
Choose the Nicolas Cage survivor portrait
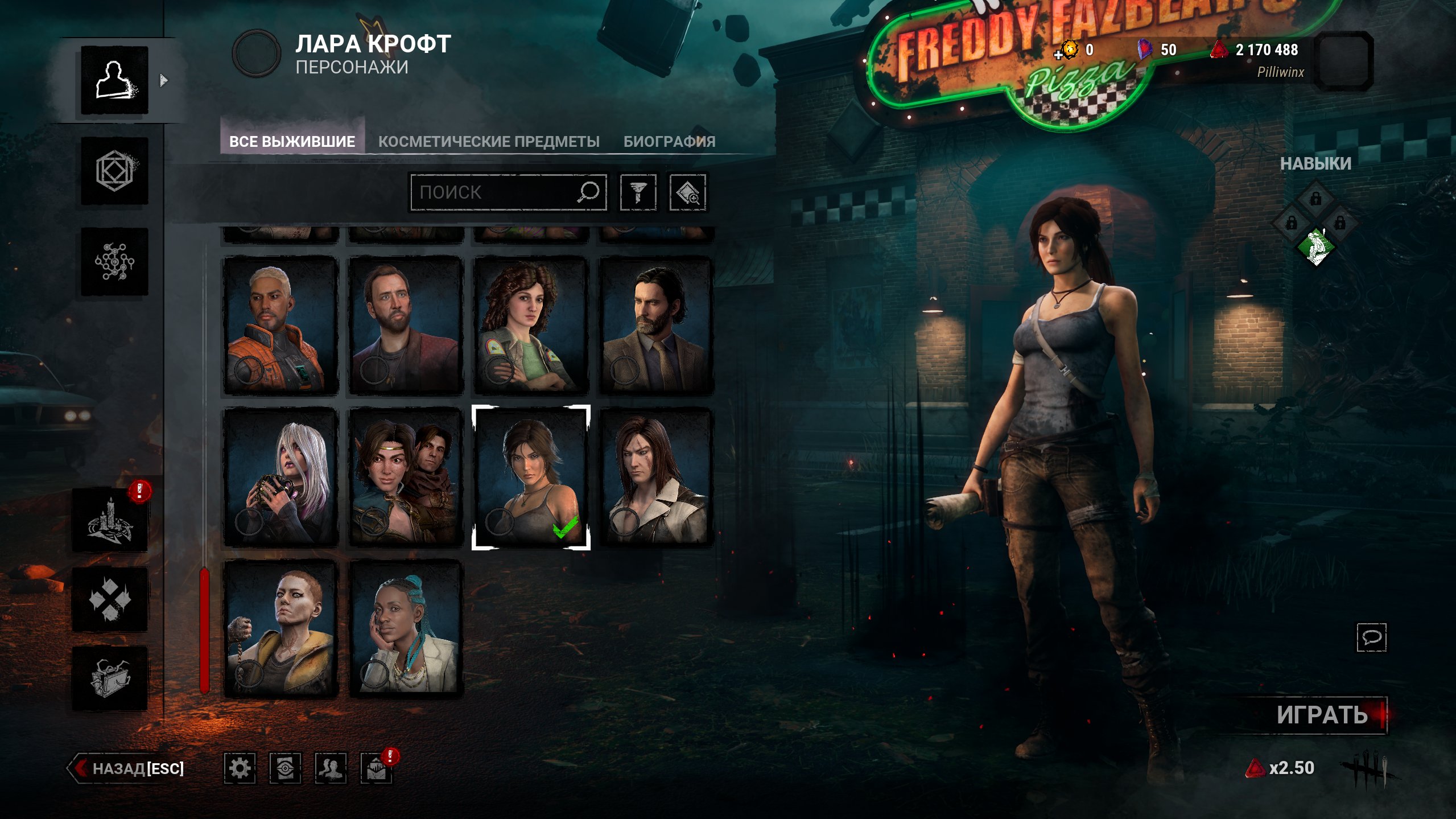[x=406, y=326]
